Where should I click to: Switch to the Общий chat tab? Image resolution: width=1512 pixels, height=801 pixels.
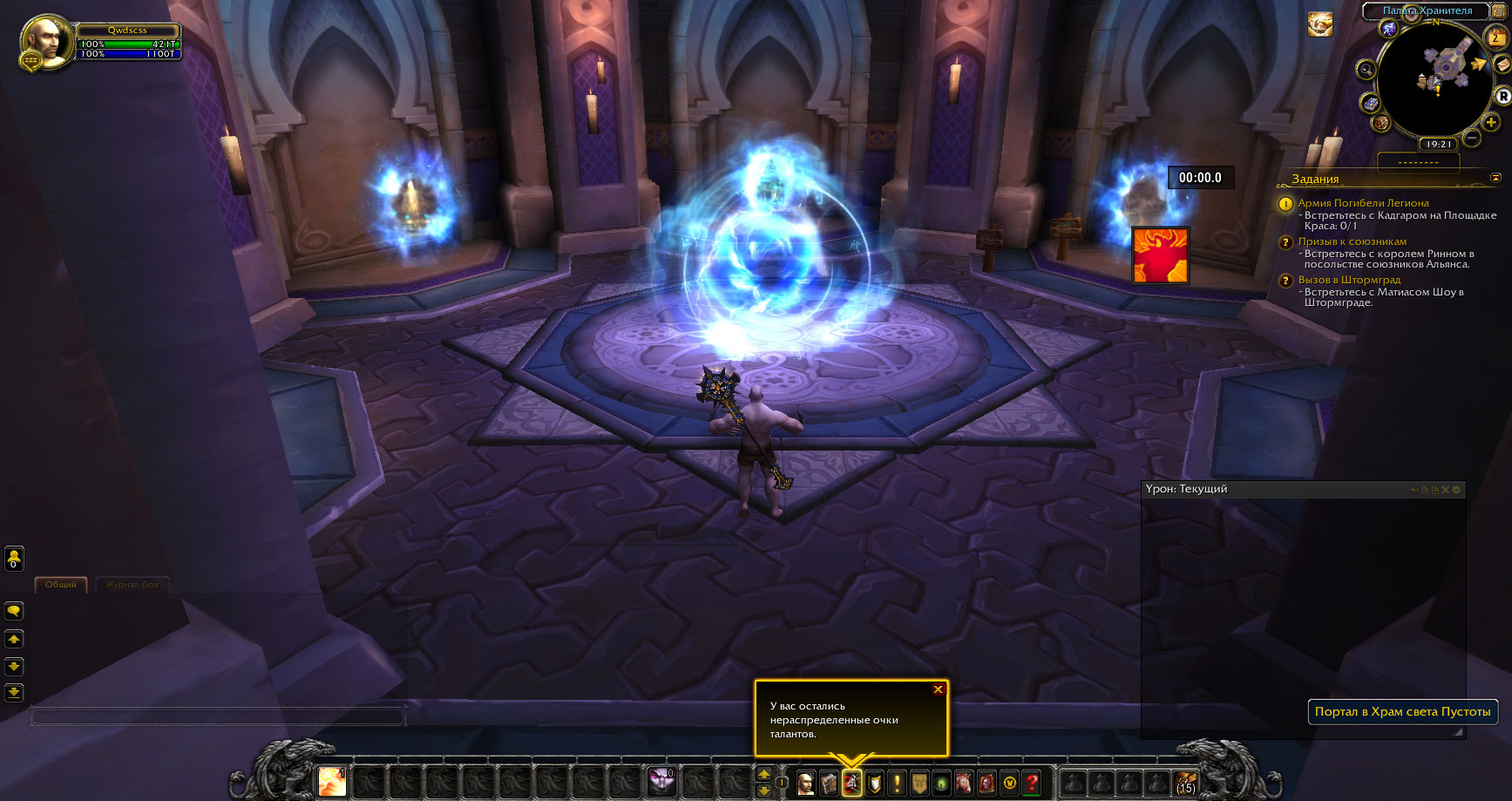(x=61, y=585)
